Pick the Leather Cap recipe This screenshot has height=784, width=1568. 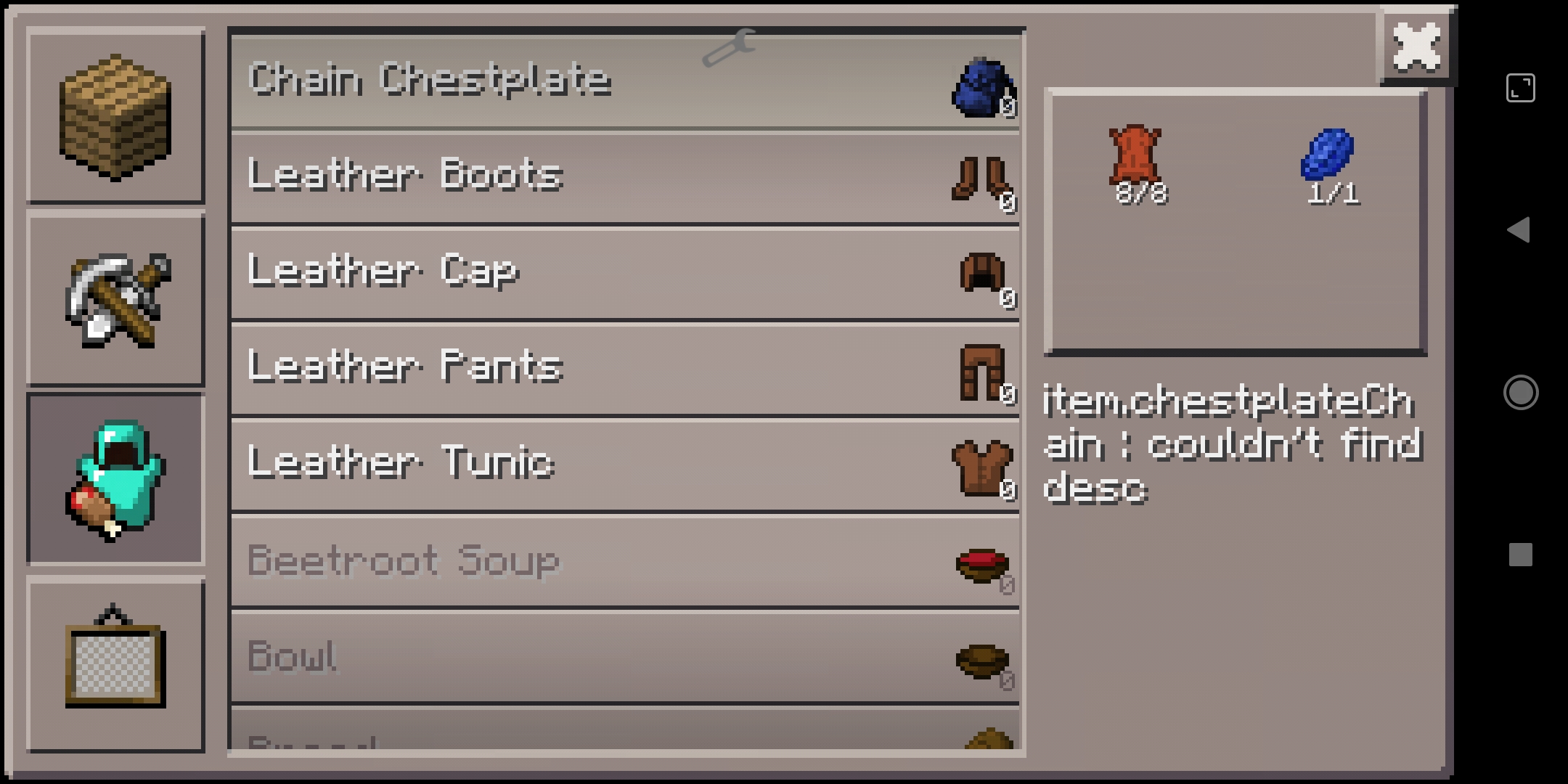pyautogui.click(x=624, y=273)
